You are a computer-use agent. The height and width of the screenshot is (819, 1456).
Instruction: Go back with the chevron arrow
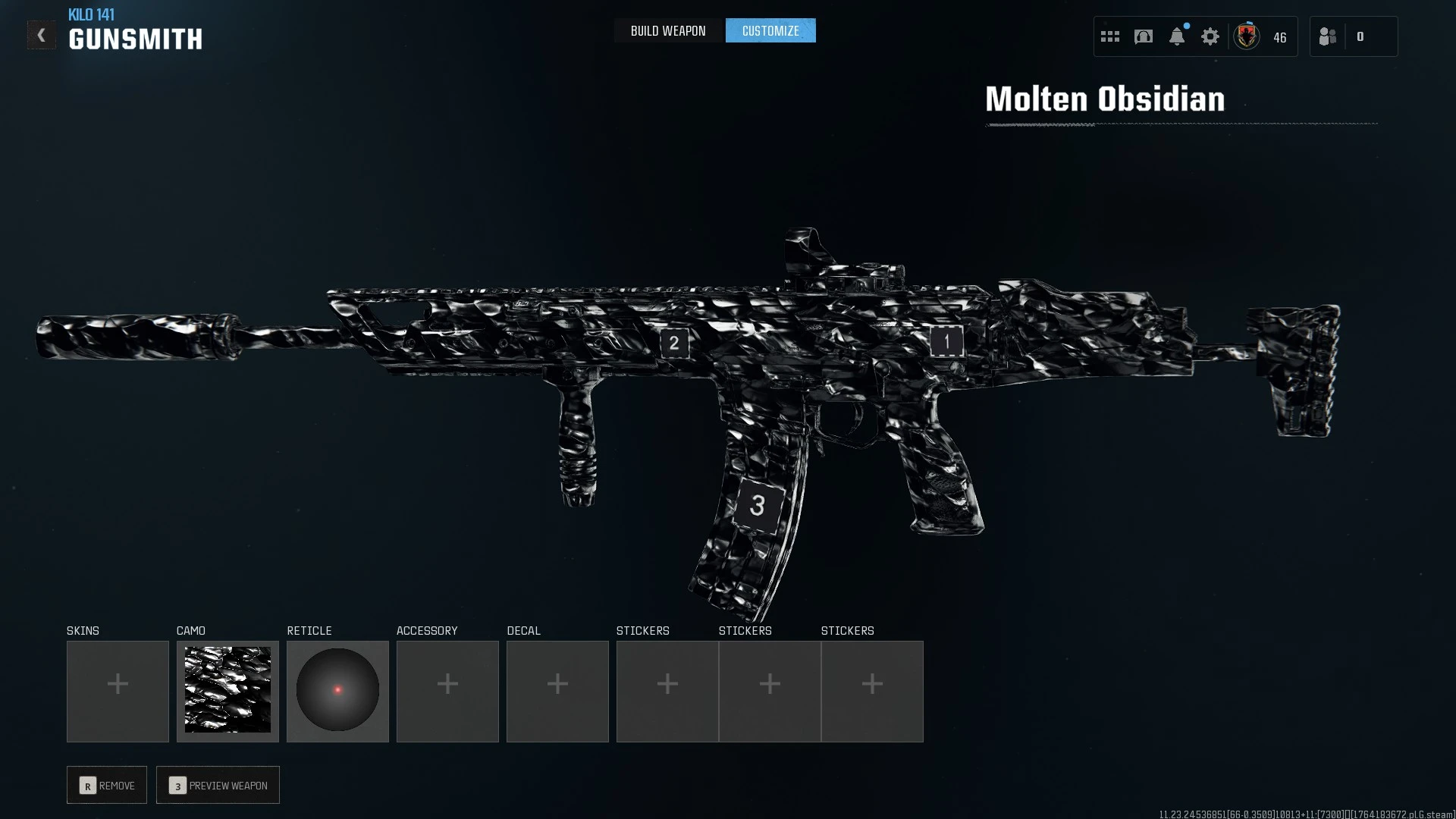coord(42,34)
